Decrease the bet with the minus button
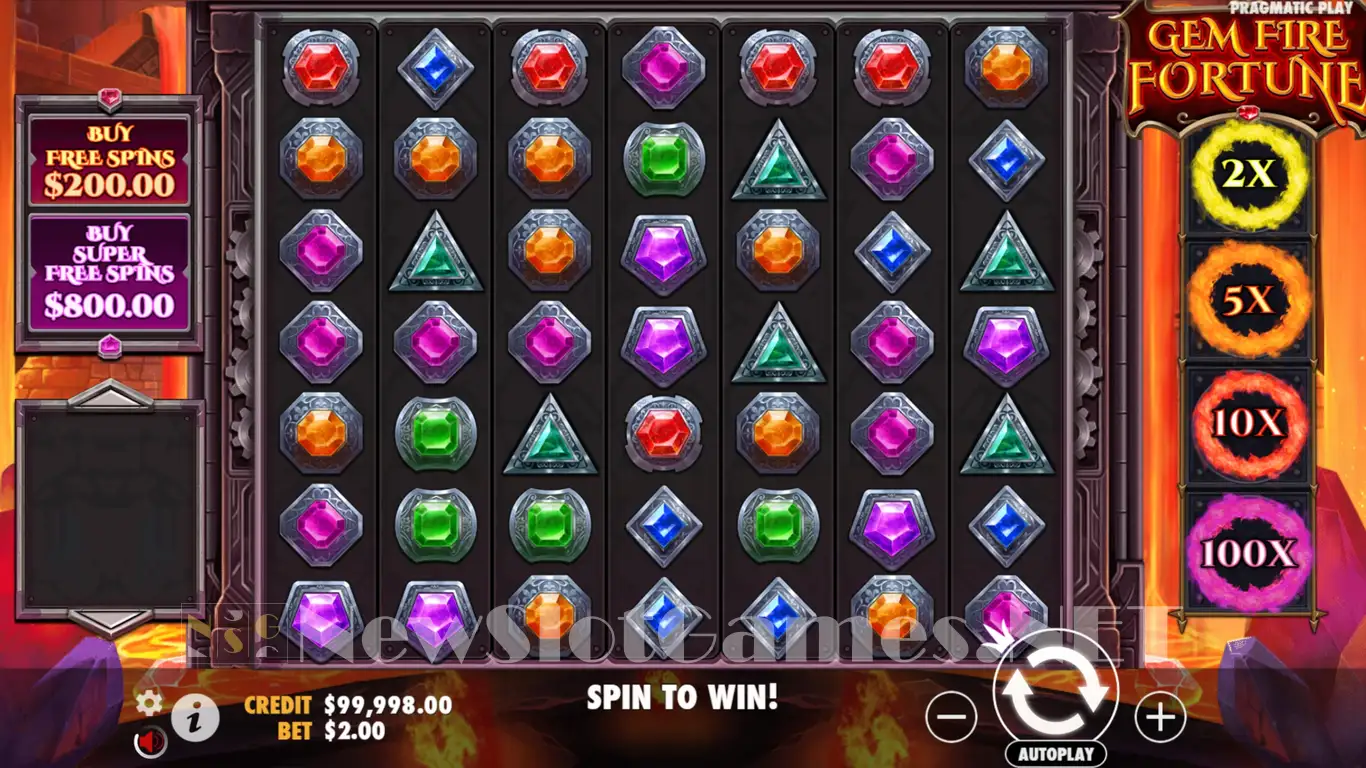The width and height of the screenshot is (1366, 768). tap(951, 716)
